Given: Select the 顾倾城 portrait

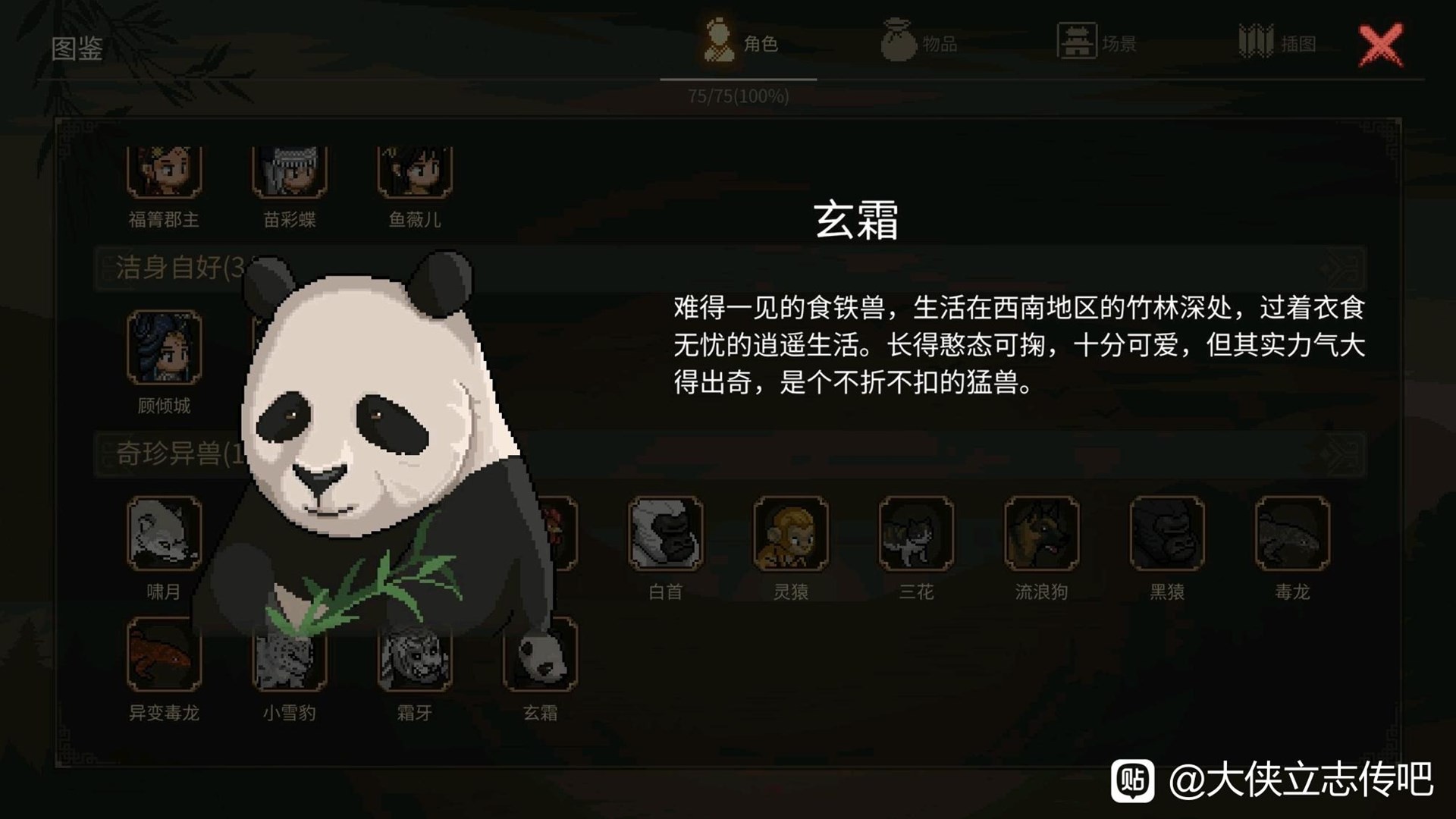Looking at the screenshot, I should coord(164,348).
